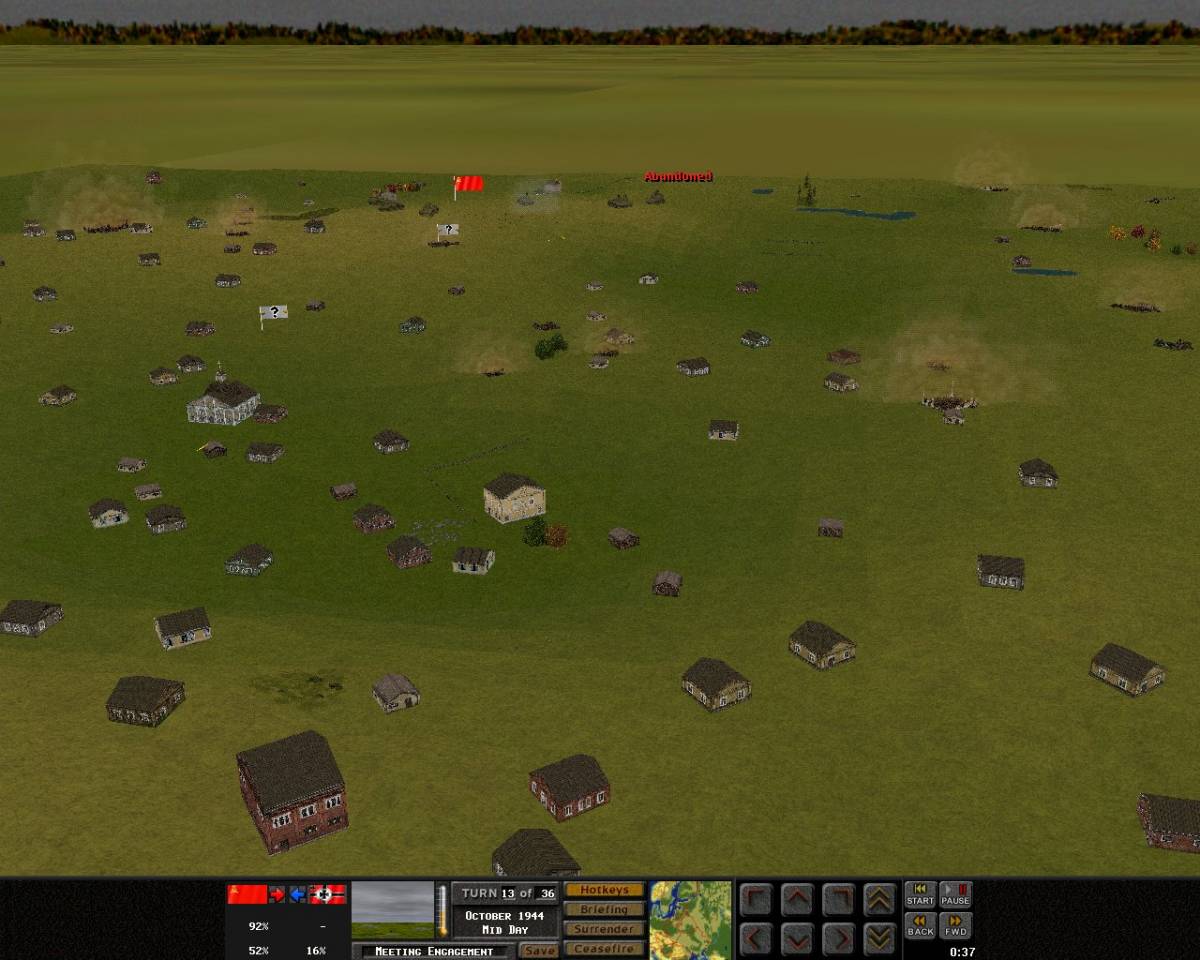The width and height of the screenshot is (1200, 960).
Task: Rotate camera with the top-left corner arrow
Action: click(x=757, y=899)
